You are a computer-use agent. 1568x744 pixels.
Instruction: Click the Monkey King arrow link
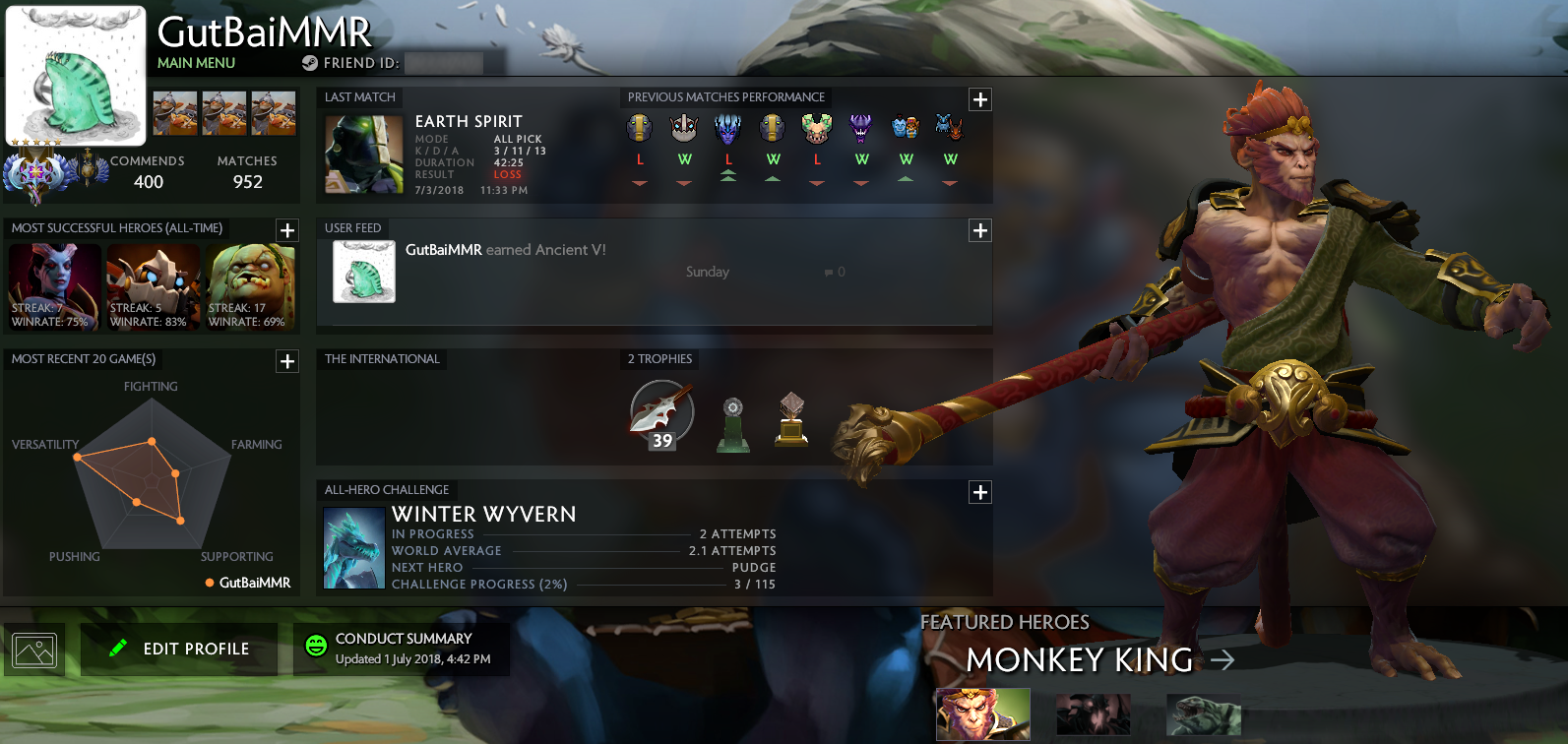[x=1223, y=660]
